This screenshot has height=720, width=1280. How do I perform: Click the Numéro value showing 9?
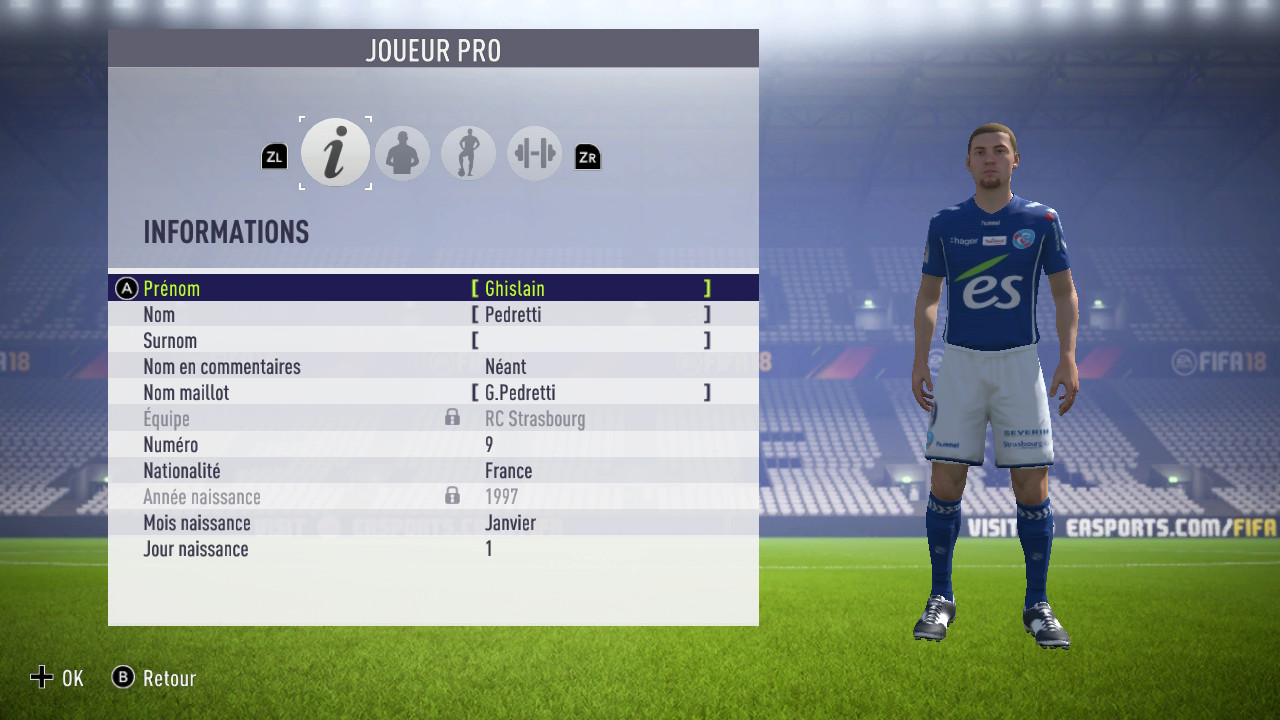(487, 444)
